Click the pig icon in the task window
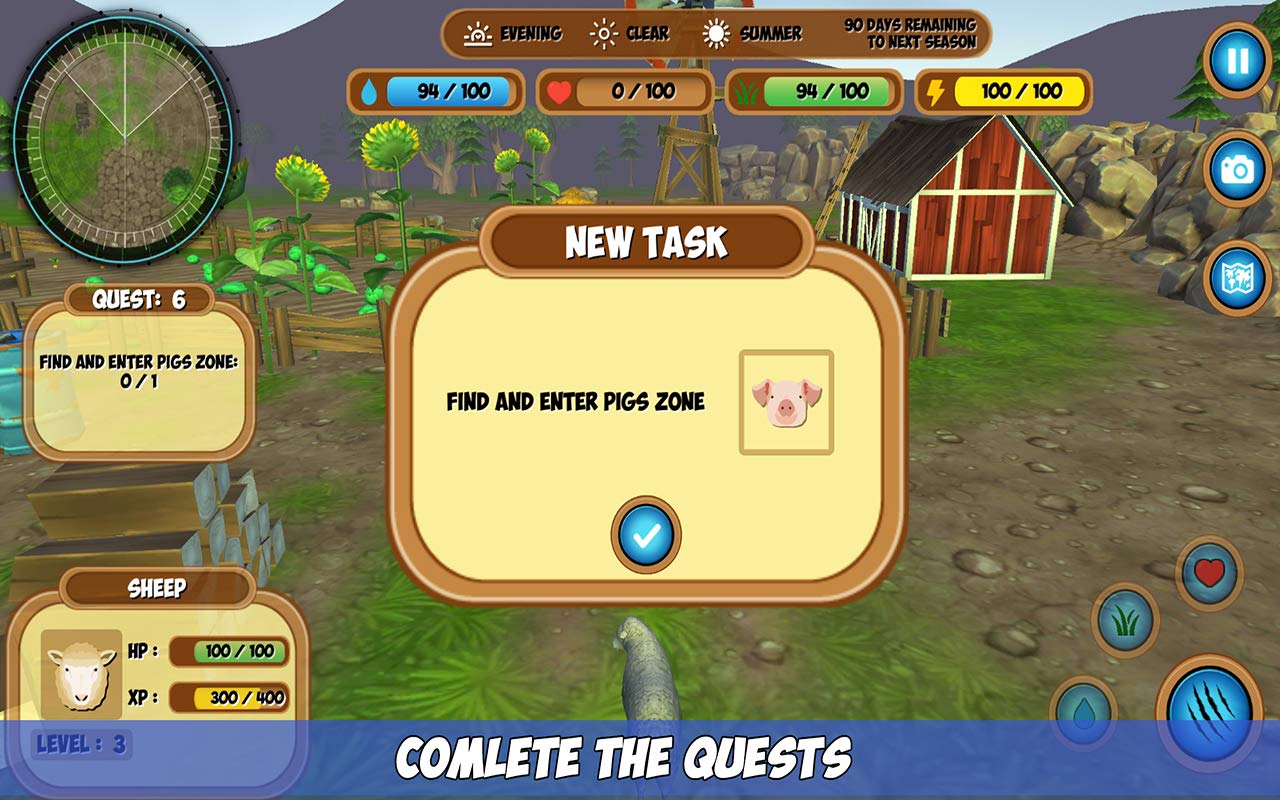This screenshot has width=1280, height=800. [x=788, y=402]
